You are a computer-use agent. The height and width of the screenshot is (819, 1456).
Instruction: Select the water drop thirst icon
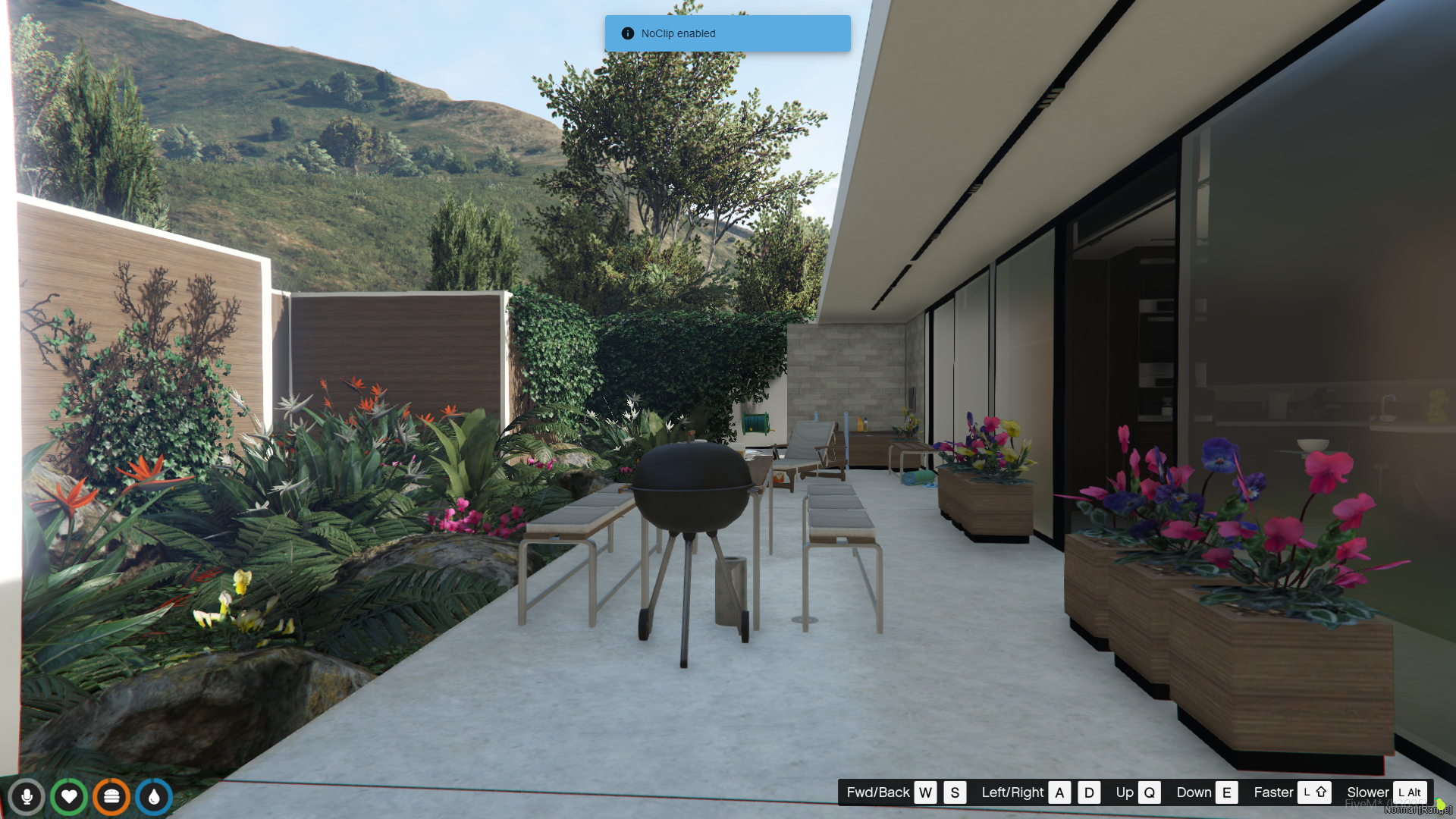154,797
